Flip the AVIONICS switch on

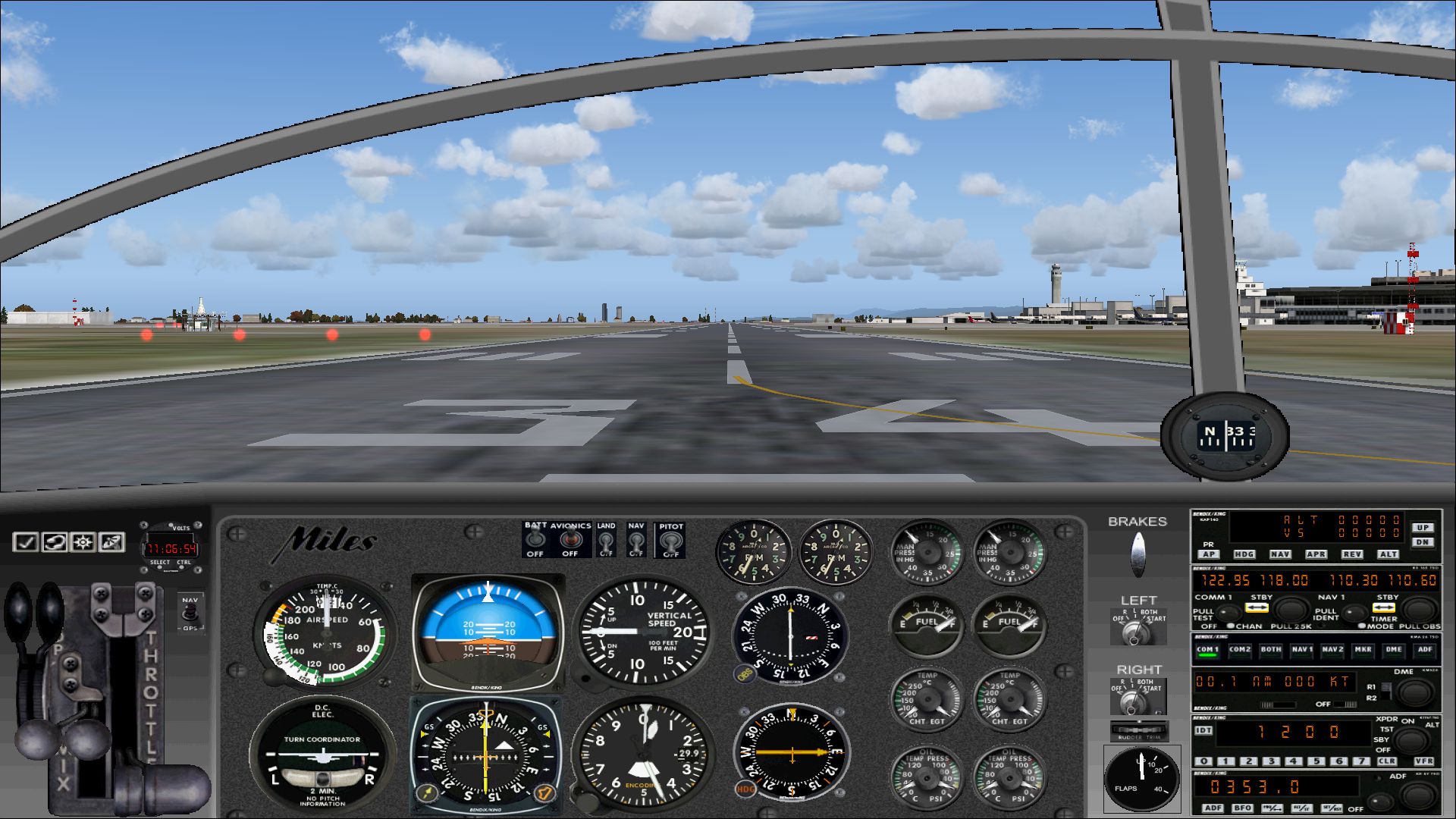(x=570, y=541)
